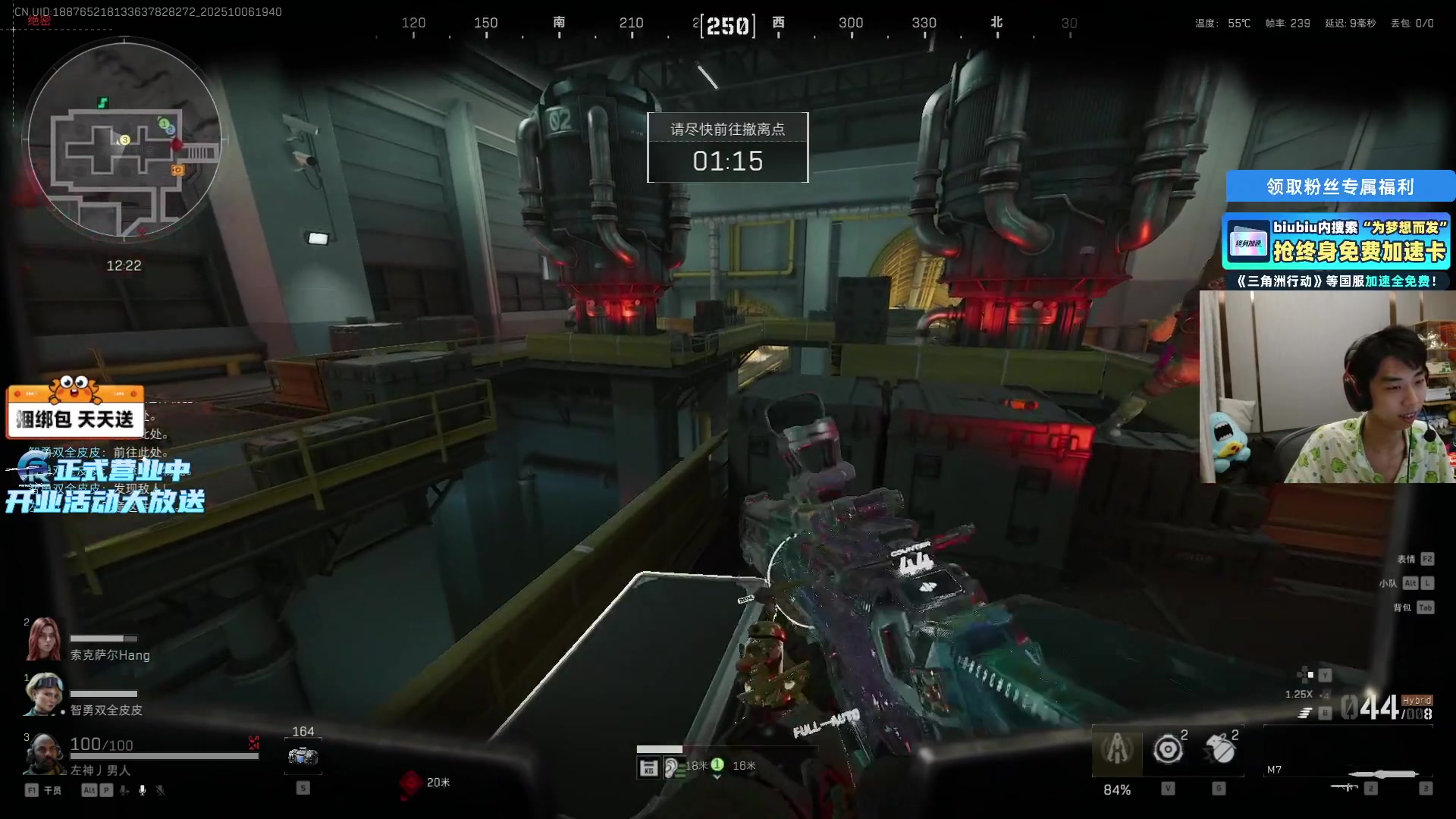Click the fire mode bars icon
Screen dimensions: 1456x819
pos(1304,713)
